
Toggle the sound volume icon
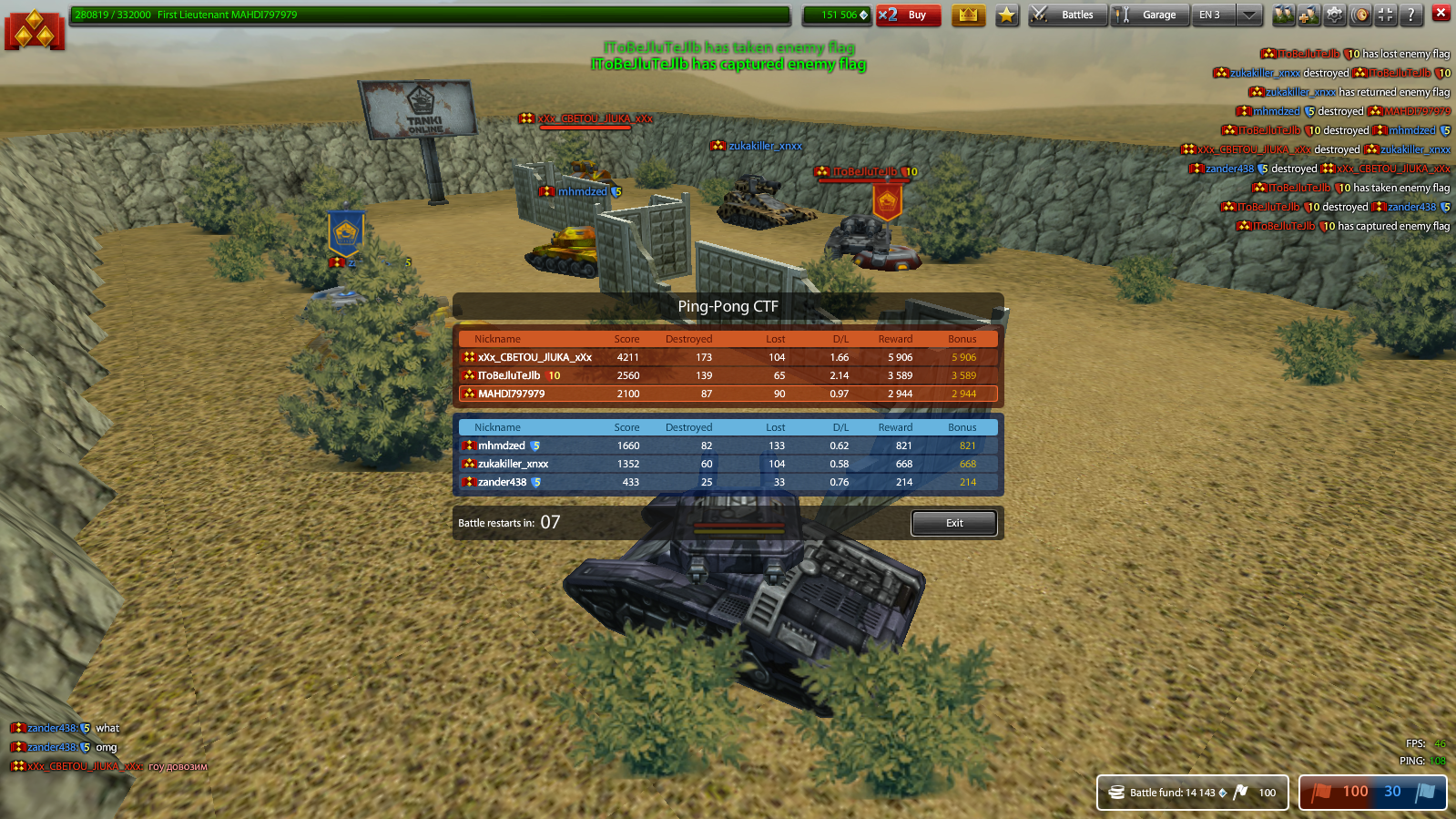tap(1359, 15)
